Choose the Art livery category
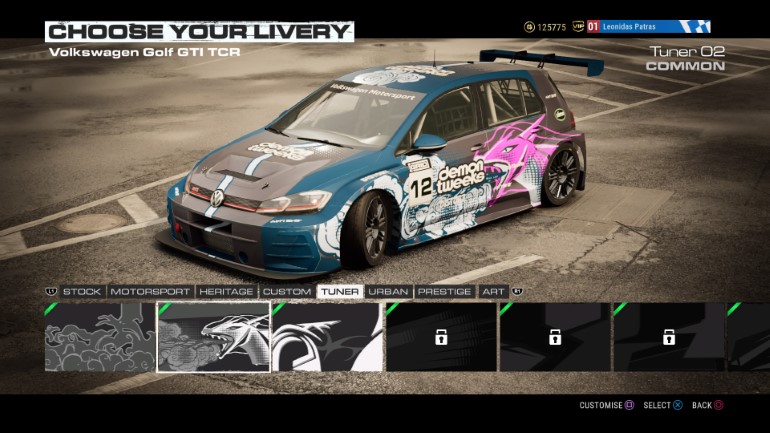The image size is (770, 433). click(492, 291)
